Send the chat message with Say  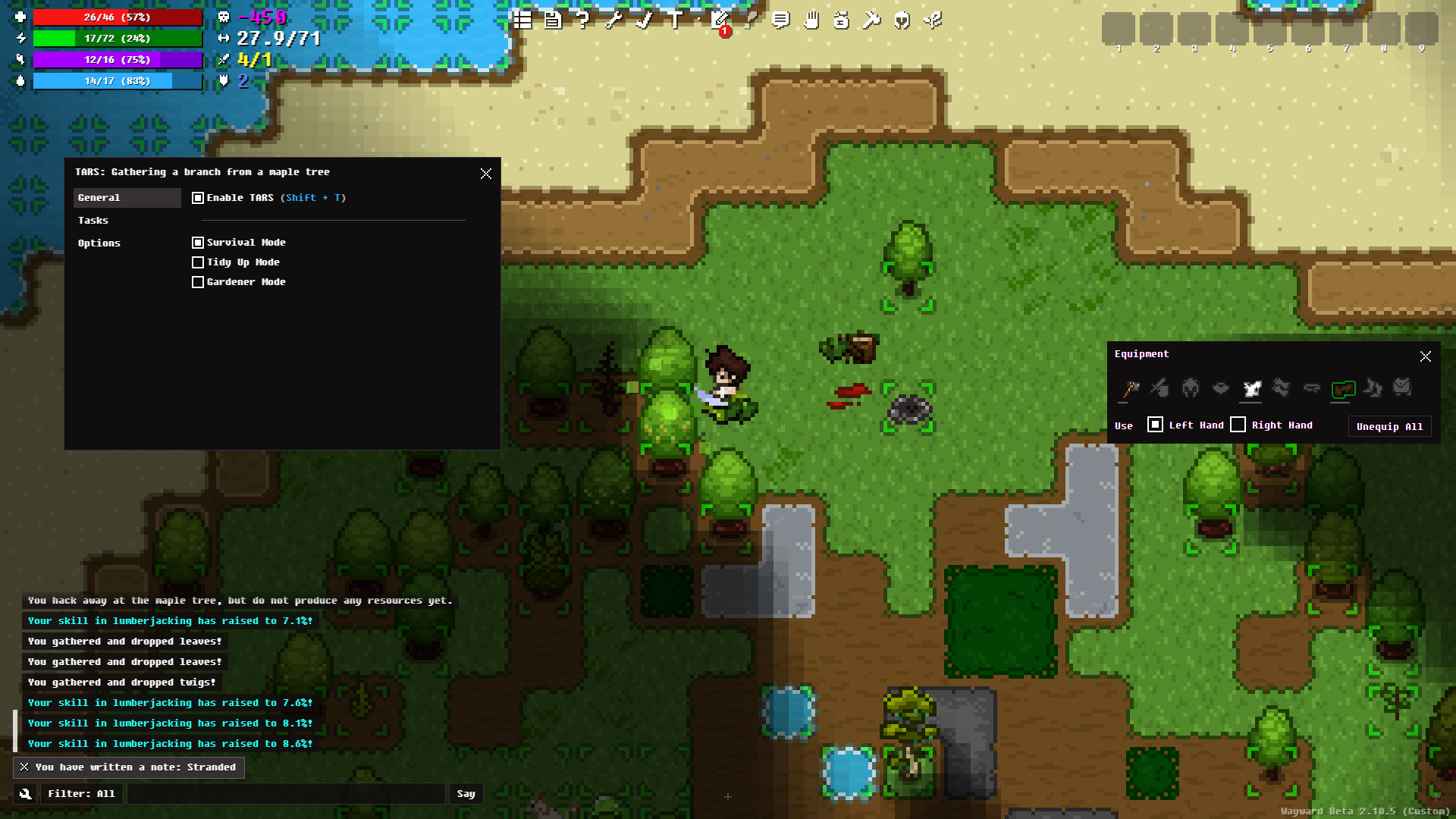466,794
